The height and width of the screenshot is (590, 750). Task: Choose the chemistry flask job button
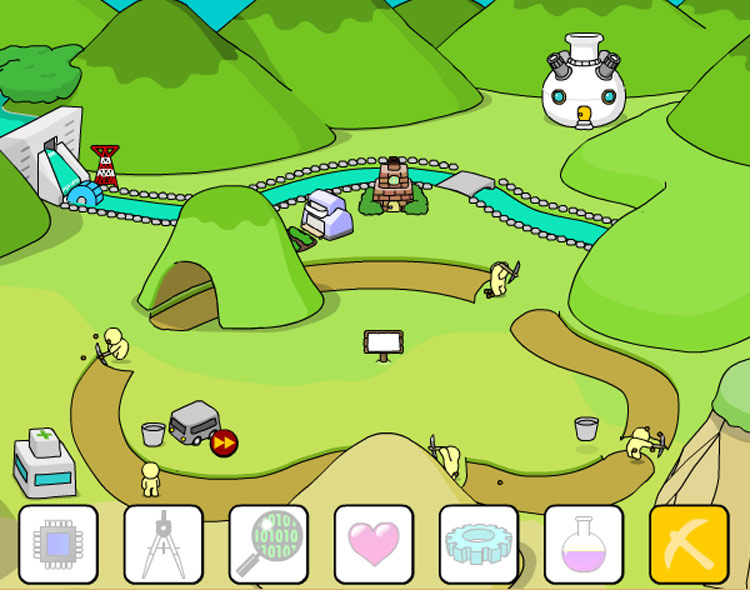pos(583,544)
